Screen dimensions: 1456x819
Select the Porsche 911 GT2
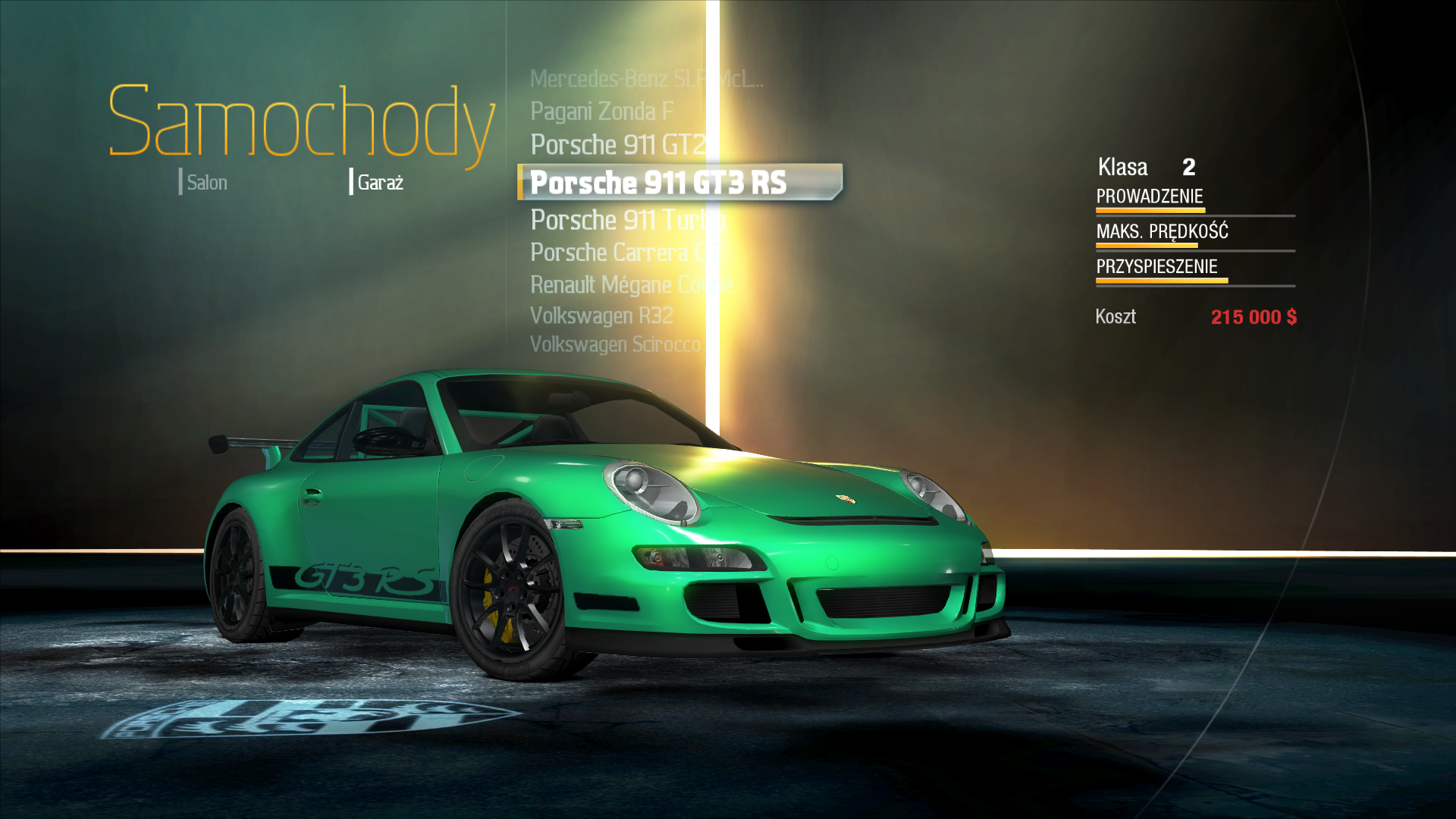(618, 145)
